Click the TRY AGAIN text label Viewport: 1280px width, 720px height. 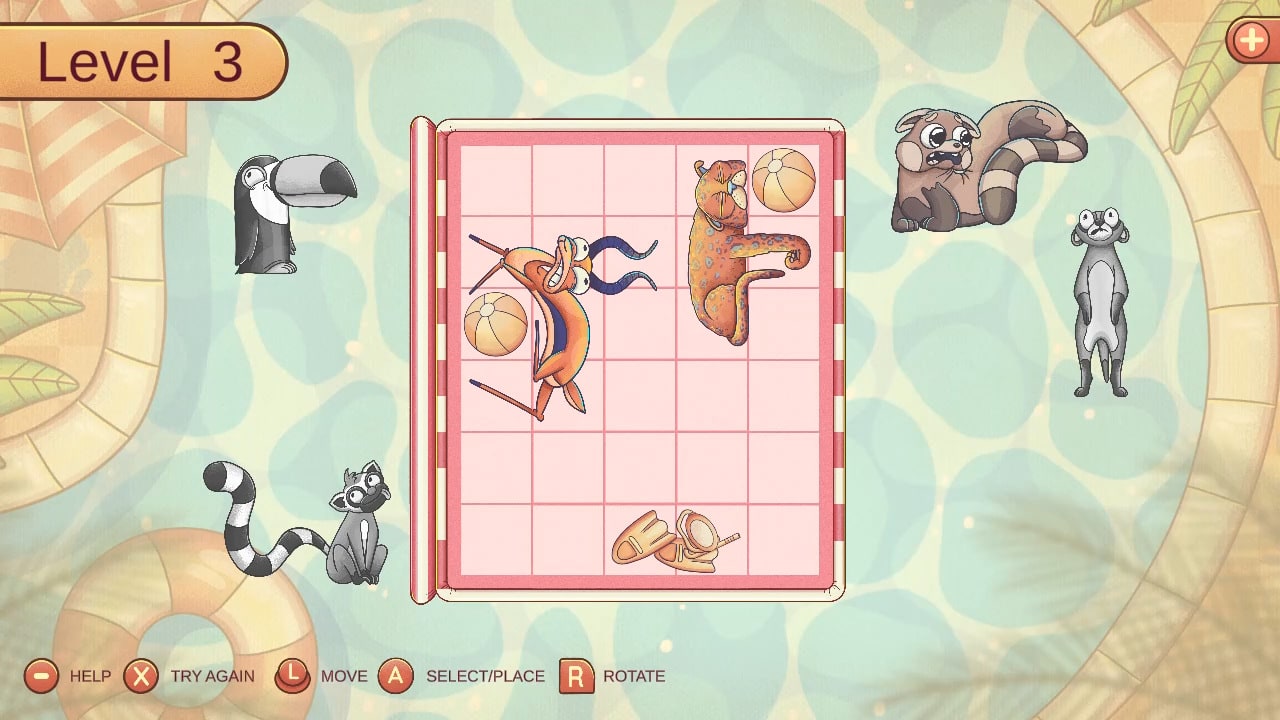(213, 676)
